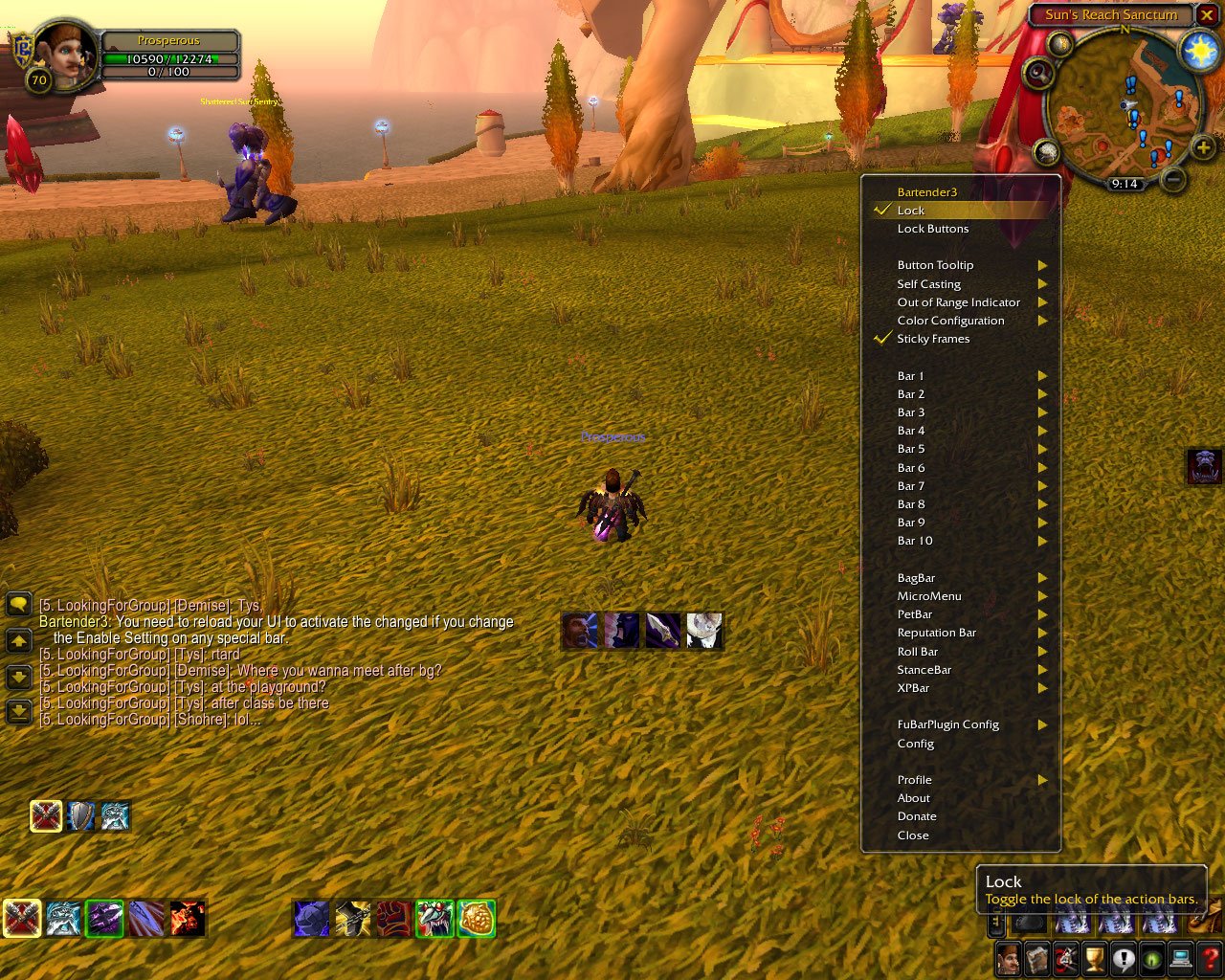The image size is (1225, 980).
Task: Open the Bar 1 submenu
Action: click(911, 376)
